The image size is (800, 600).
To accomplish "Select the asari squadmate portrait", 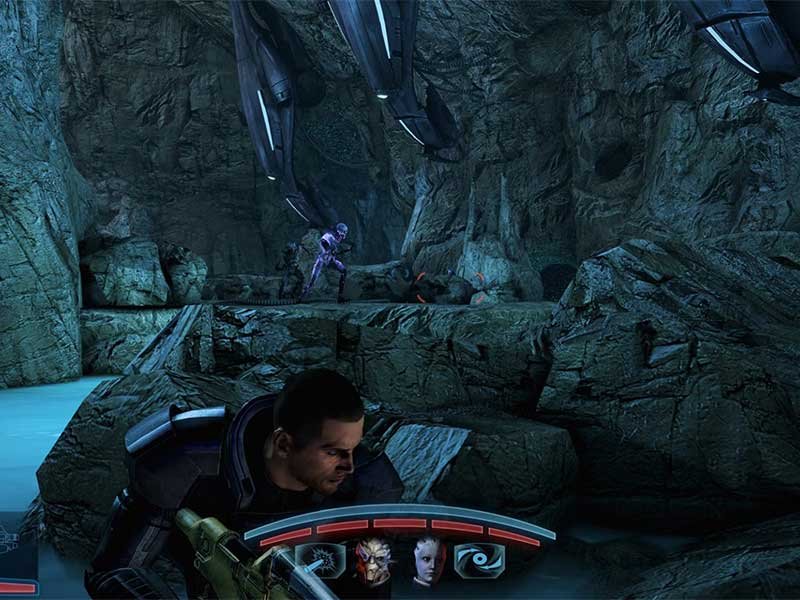I will tap(429, 562).
